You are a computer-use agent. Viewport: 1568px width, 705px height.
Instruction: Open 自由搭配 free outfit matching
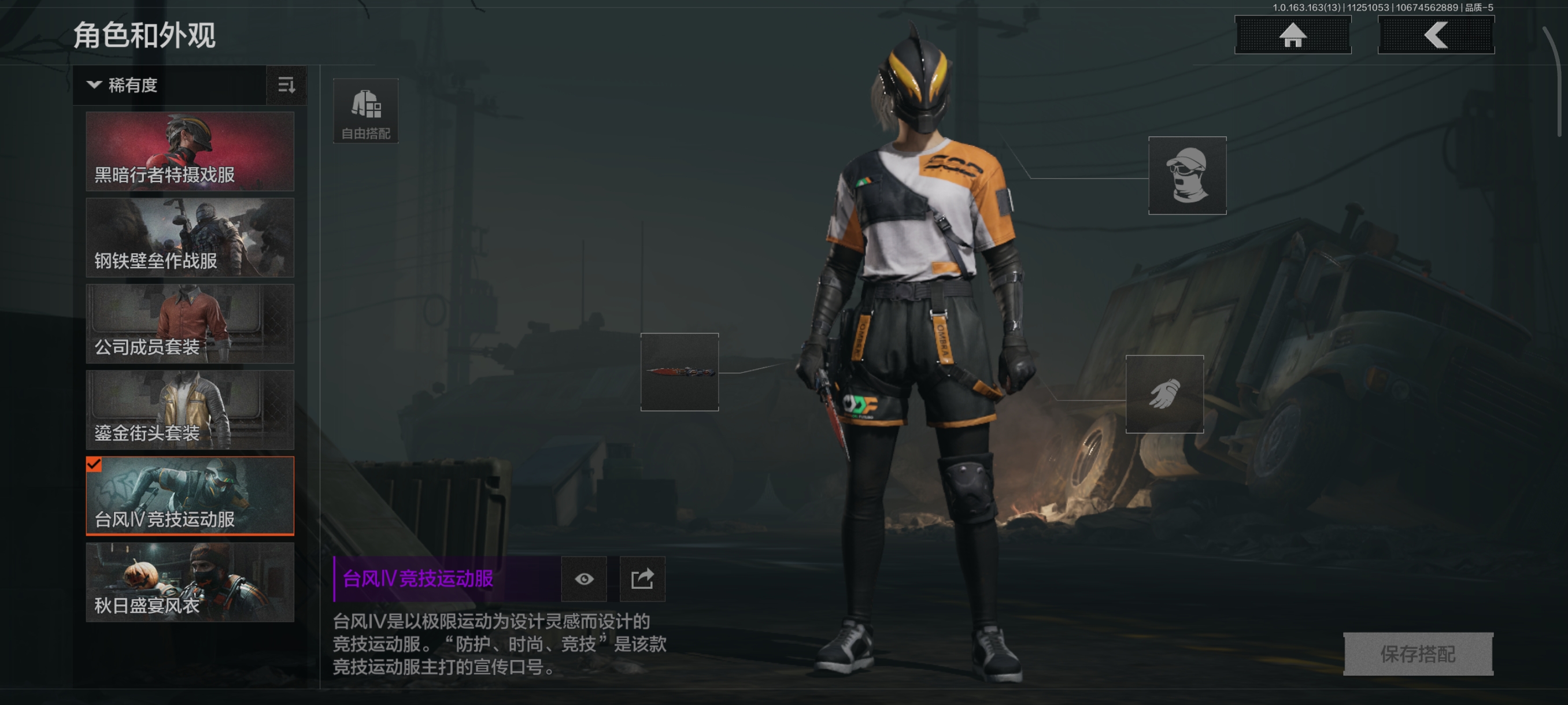tap(366, 111)
